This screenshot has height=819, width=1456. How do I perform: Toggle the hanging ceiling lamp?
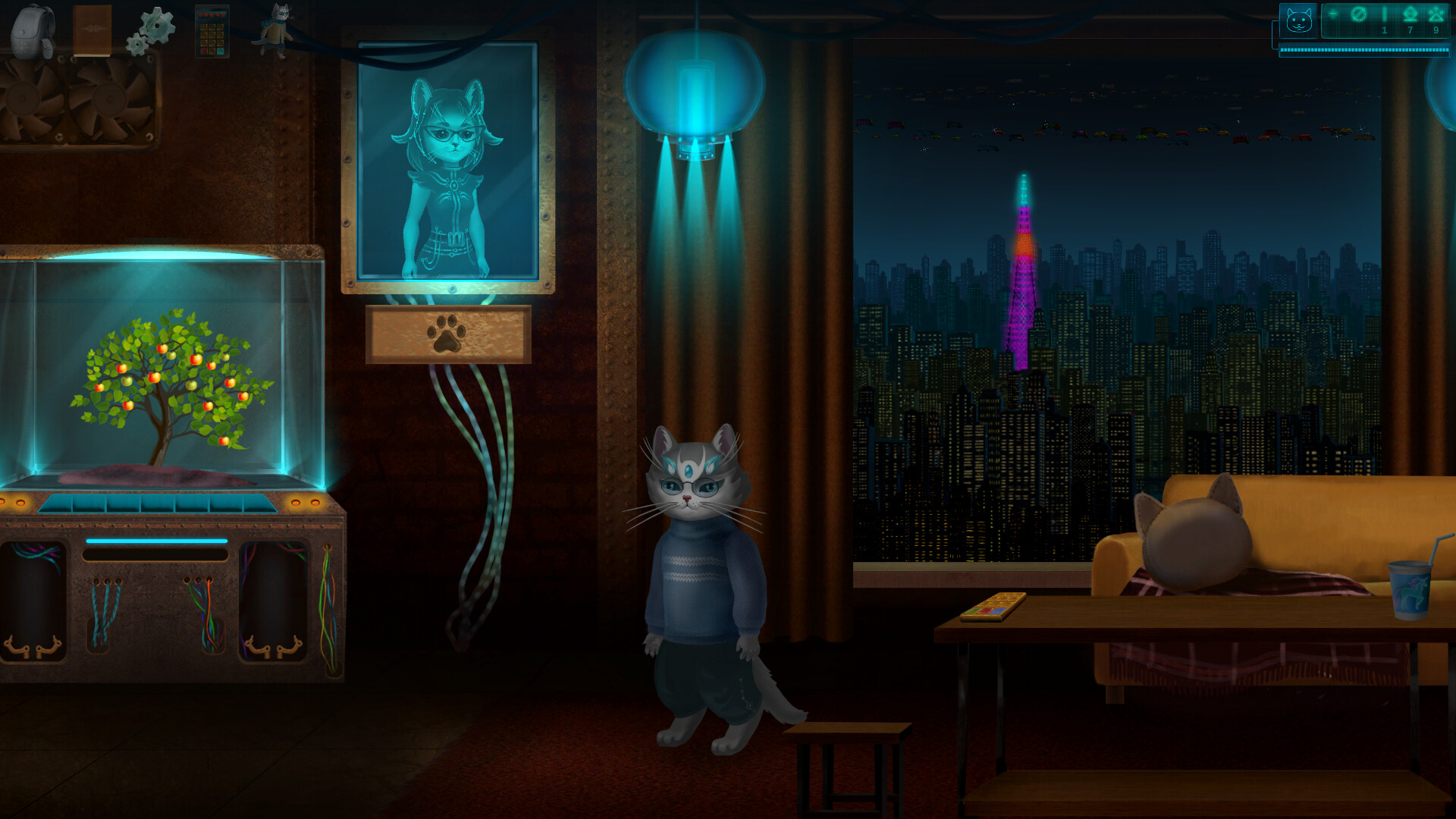pos(694,83)
